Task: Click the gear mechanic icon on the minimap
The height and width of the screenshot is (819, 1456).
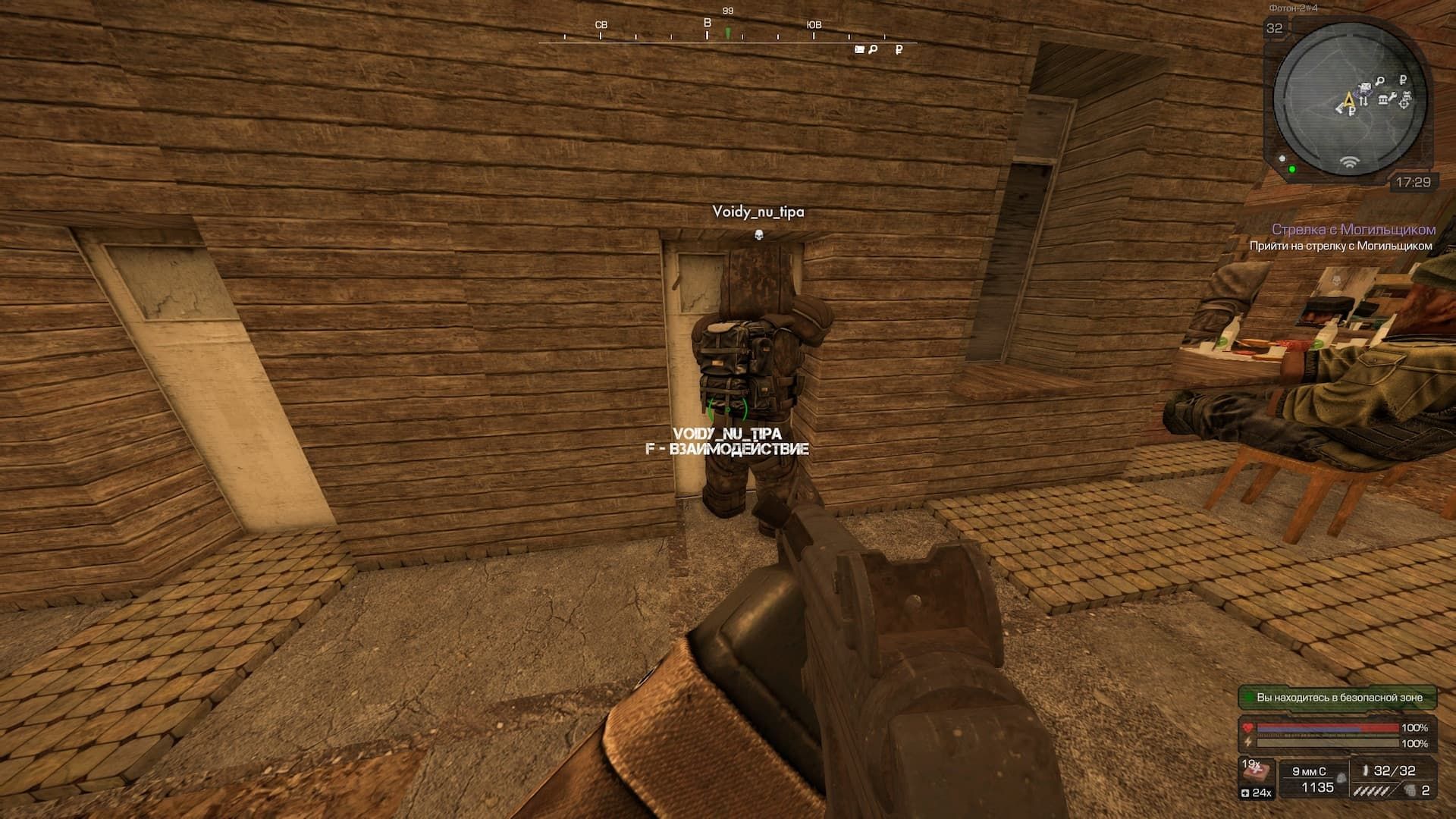Action: tap(1405, 103)
